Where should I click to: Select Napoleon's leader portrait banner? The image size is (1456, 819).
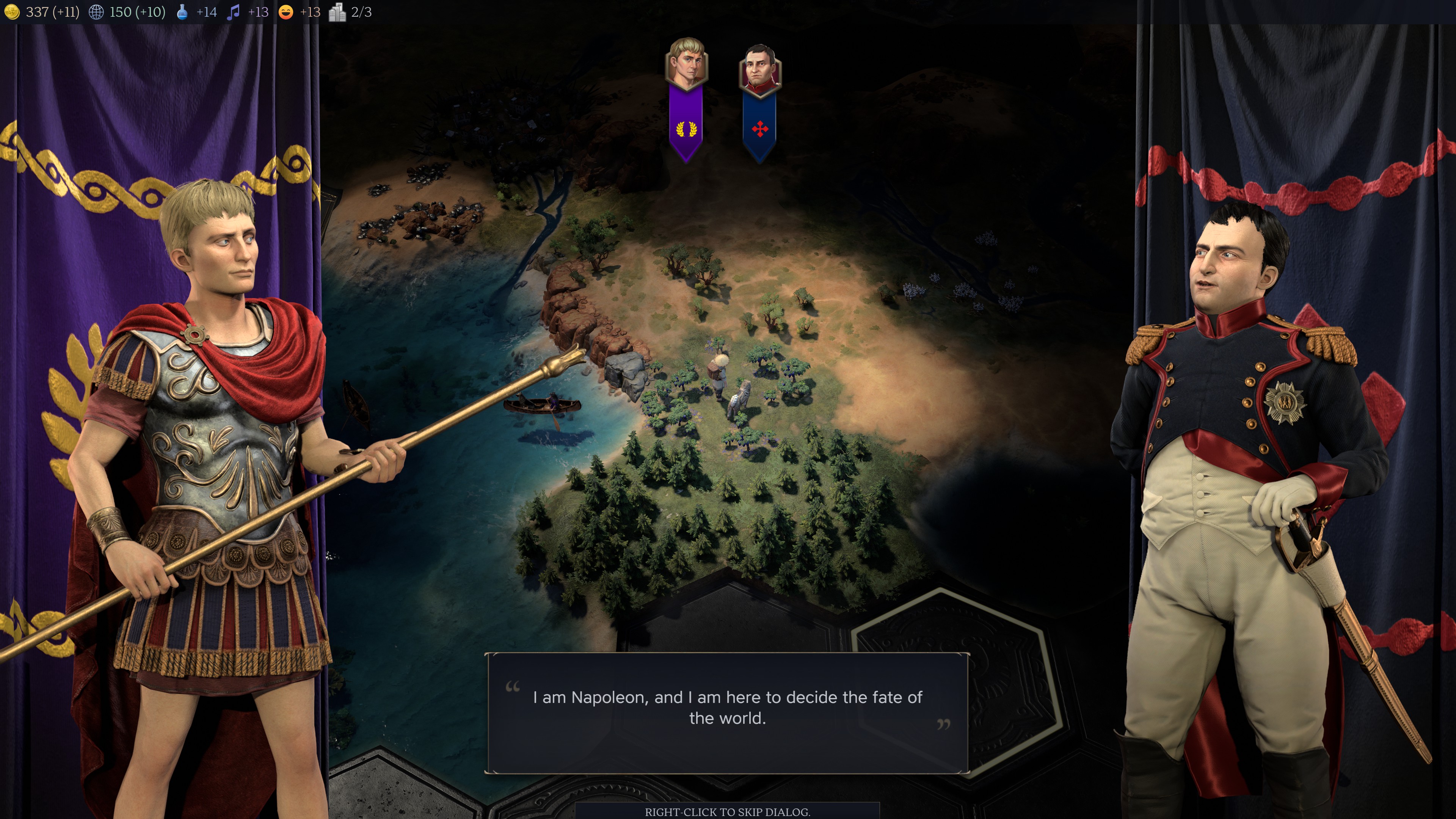pyautogui.click(x=759, y=102)
